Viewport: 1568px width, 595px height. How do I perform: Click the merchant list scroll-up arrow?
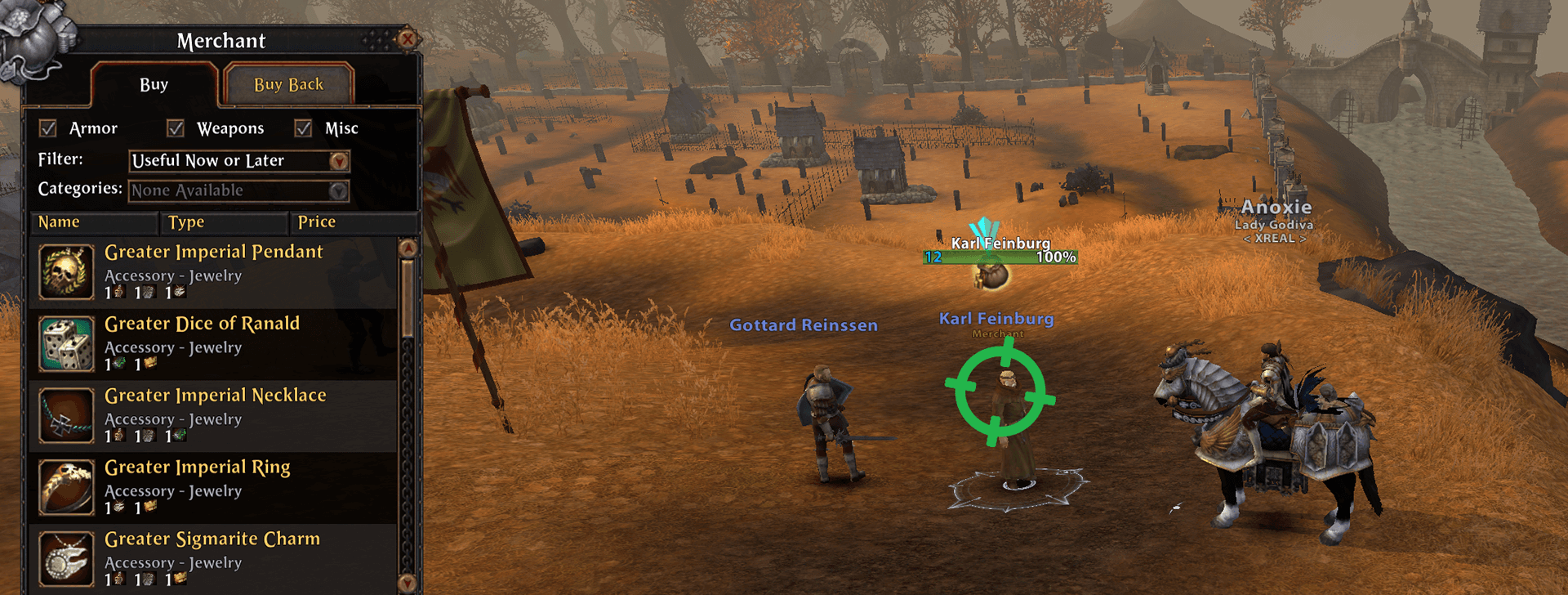(x=408, y=248)
